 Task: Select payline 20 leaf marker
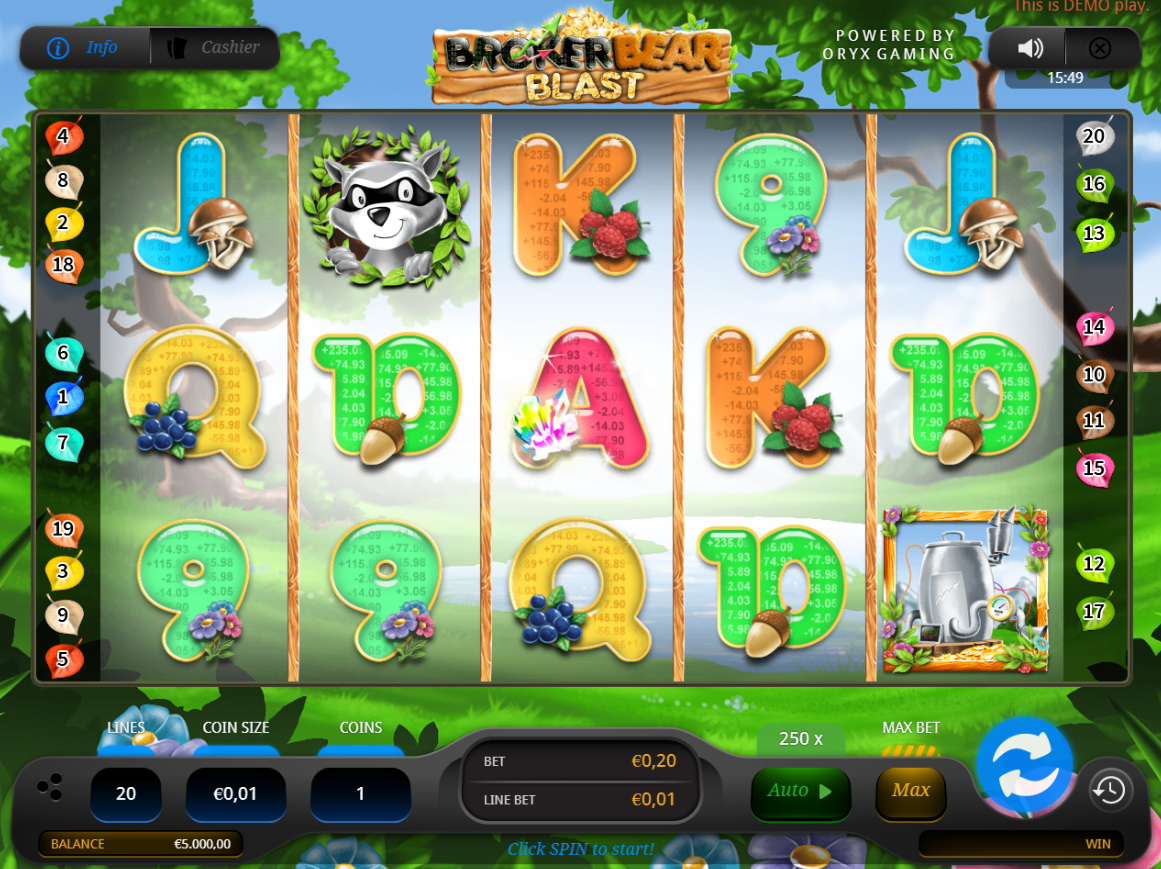[x=1094, y=137]
